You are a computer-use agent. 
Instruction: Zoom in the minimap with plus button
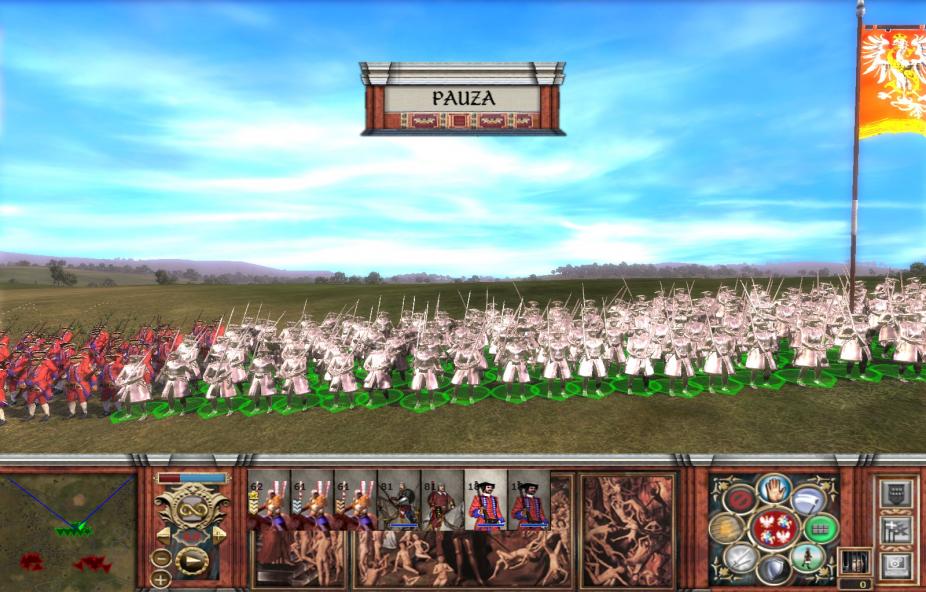(x=161, y=578)
